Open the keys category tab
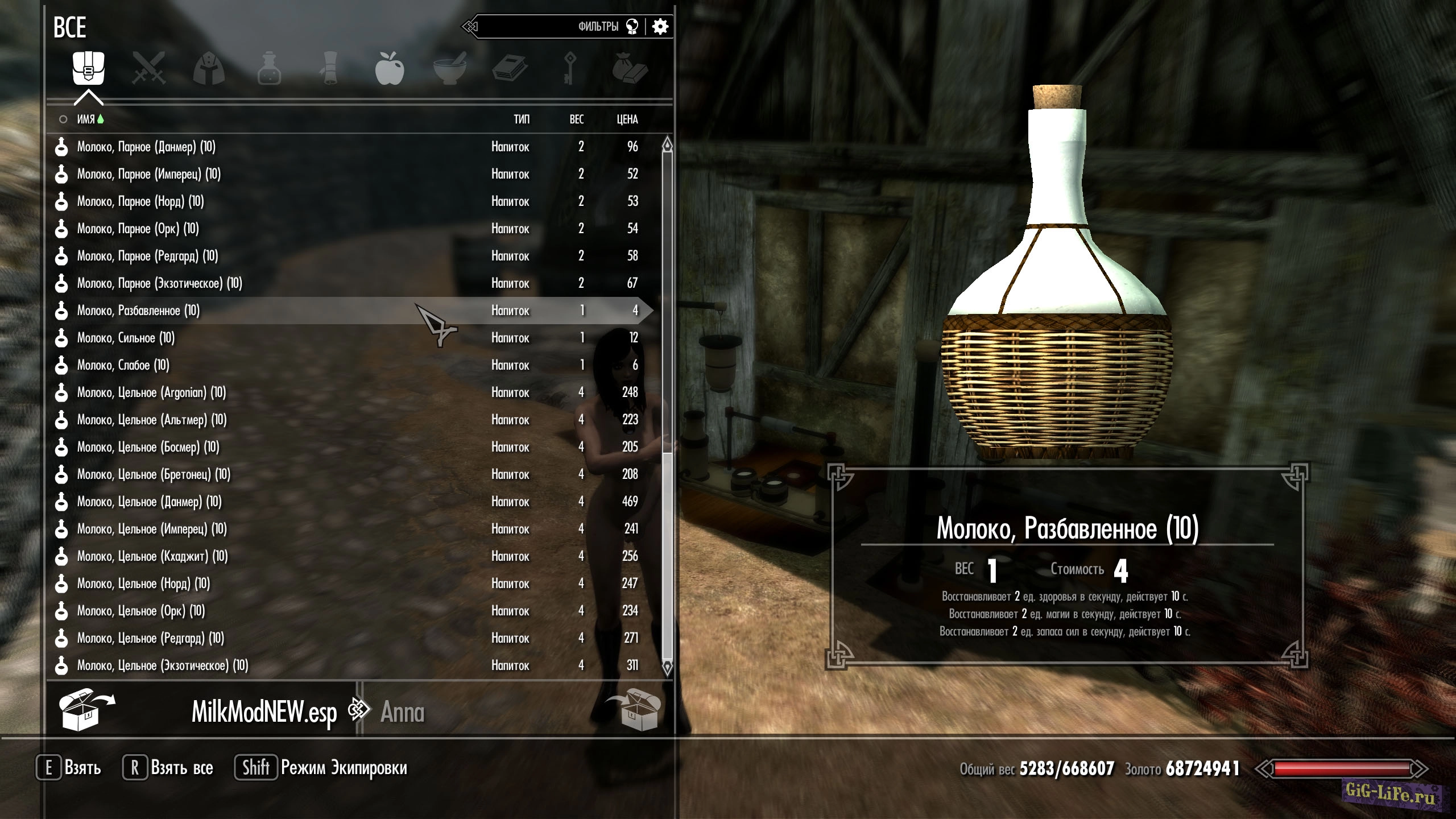 tap(569, 69)
